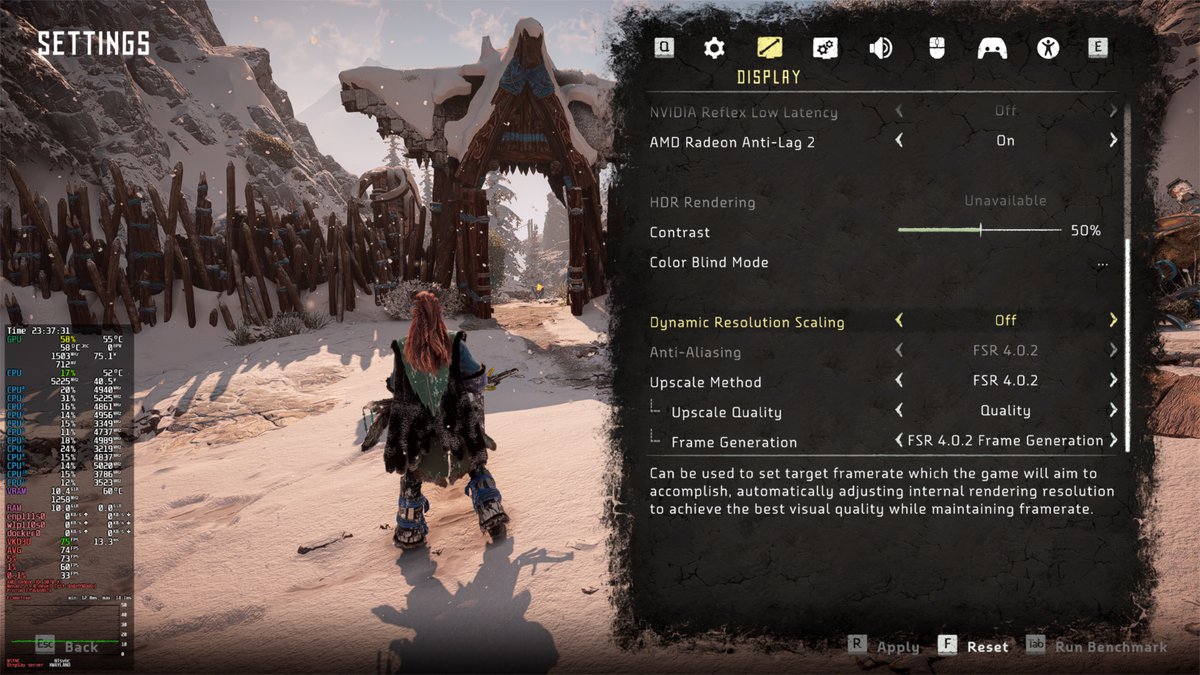Select the mouse controls tab
The height and width of the screenshot is (675, 1200).
pos(936,48)
